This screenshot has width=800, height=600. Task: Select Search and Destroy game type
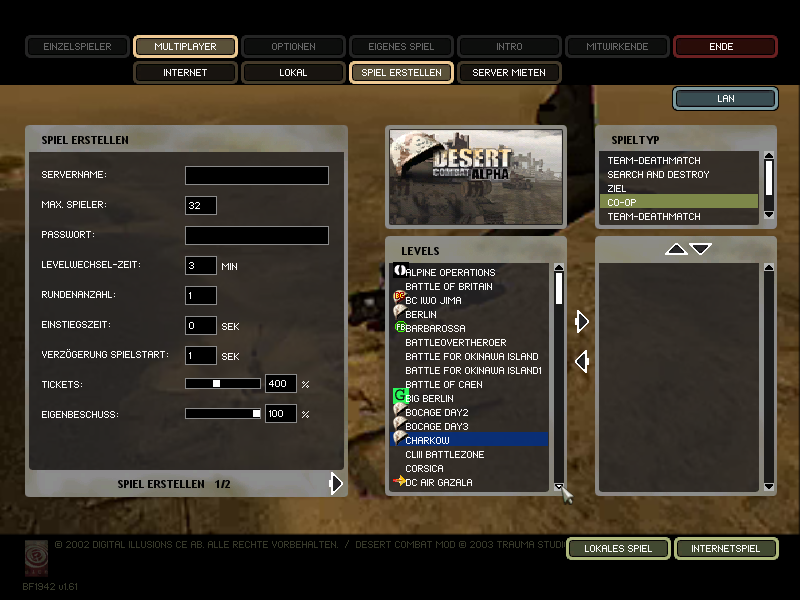(x=658, y=175)
